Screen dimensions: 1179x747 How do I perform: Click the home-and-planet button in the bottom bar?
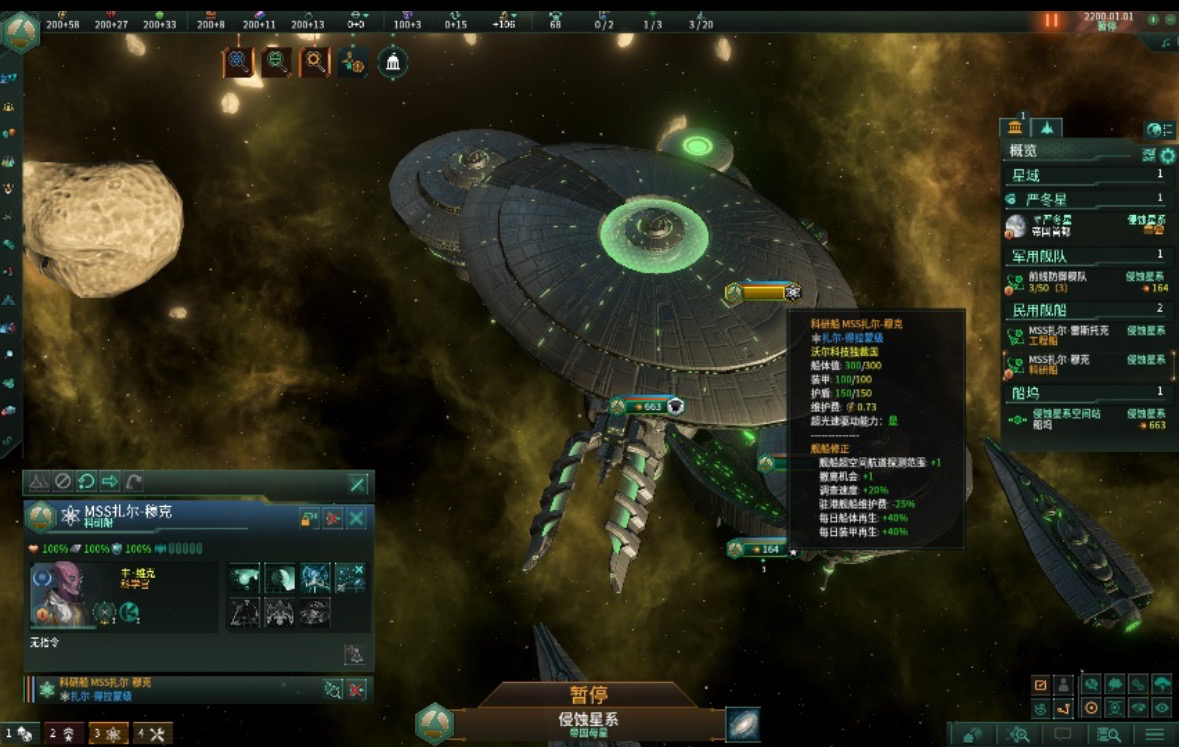click(972, 735)
